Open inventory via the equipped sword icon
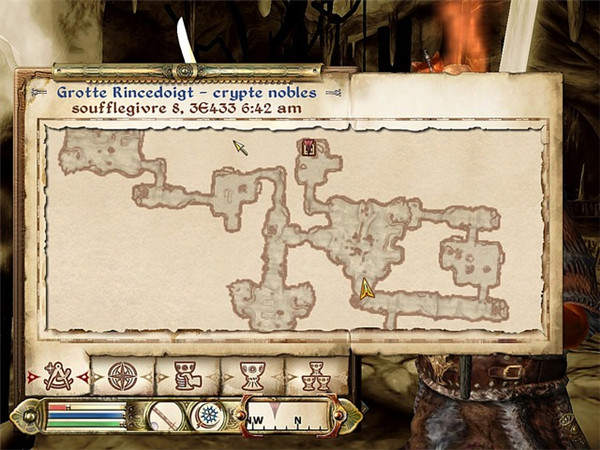The width and height of the screenshot is (600, 450). coord(162,415)
